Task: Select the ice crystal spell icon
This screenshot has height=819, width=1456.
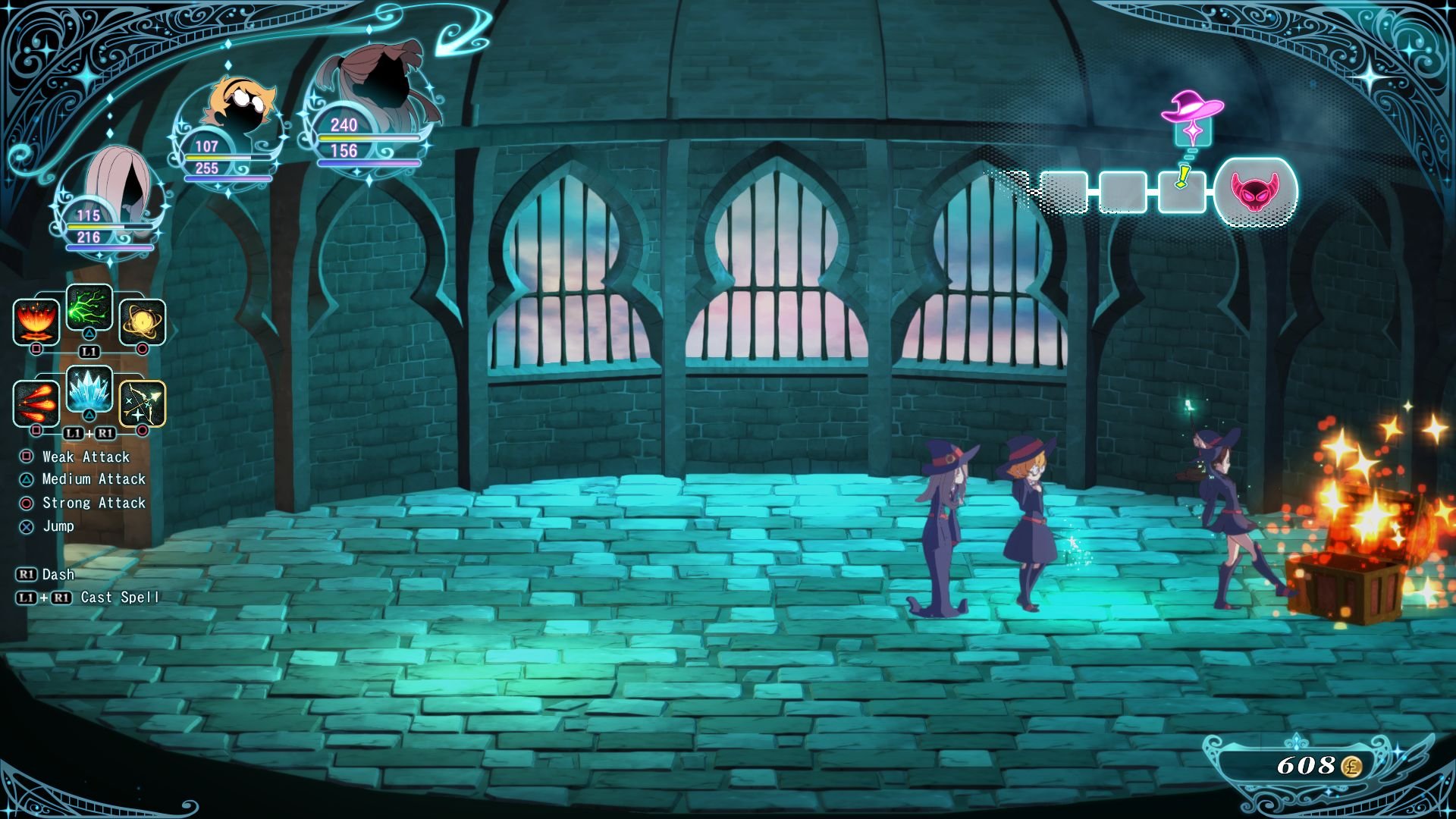Action: 89,391
